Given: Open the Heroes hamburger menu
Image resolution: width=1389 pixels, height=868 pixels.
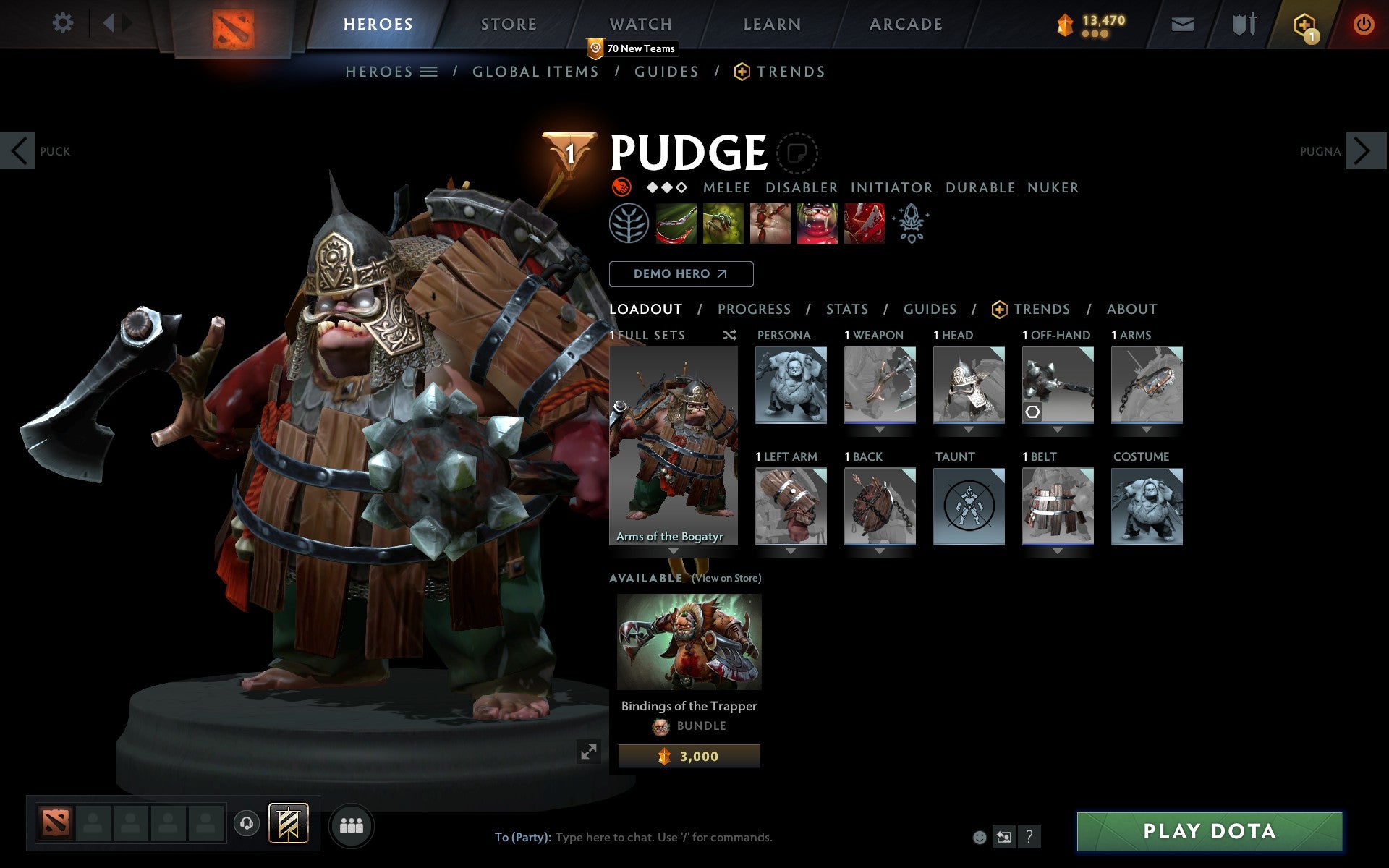Looking at the screenshot, I should (428, 71).
